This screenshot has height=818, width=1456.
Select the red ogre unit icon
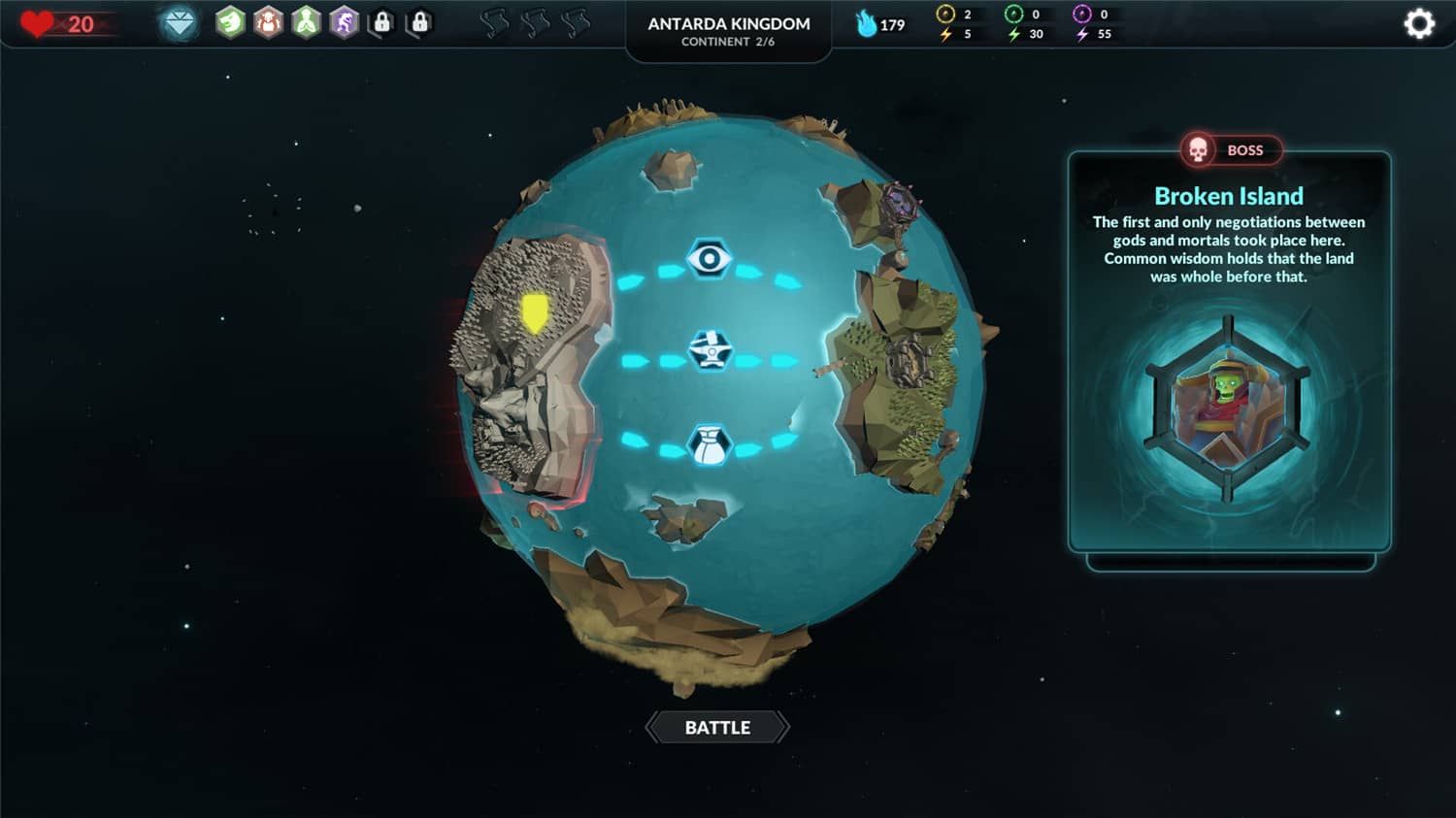click(268, 22)
